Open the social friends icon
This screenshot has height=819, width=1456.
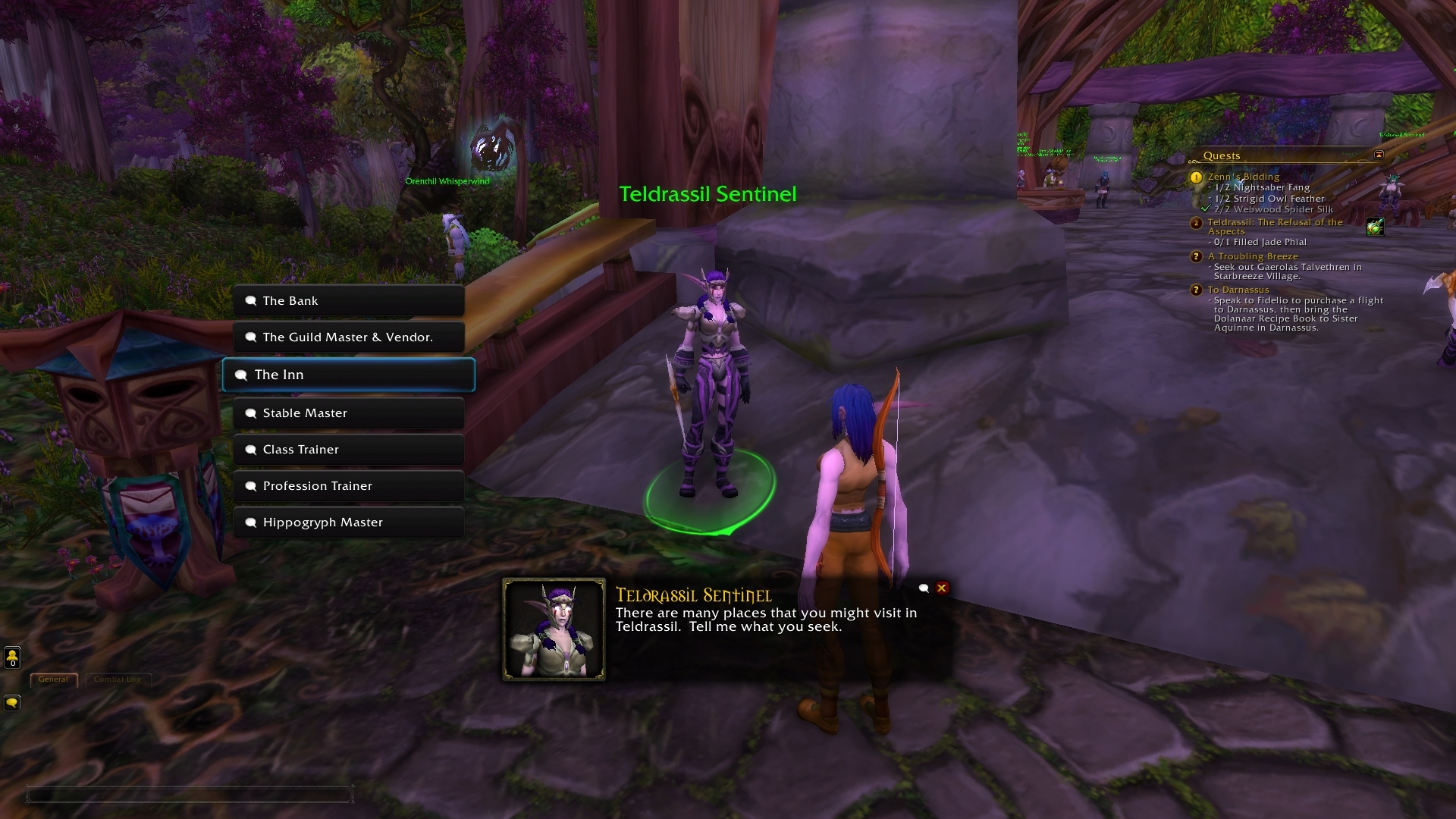[12, 657]
